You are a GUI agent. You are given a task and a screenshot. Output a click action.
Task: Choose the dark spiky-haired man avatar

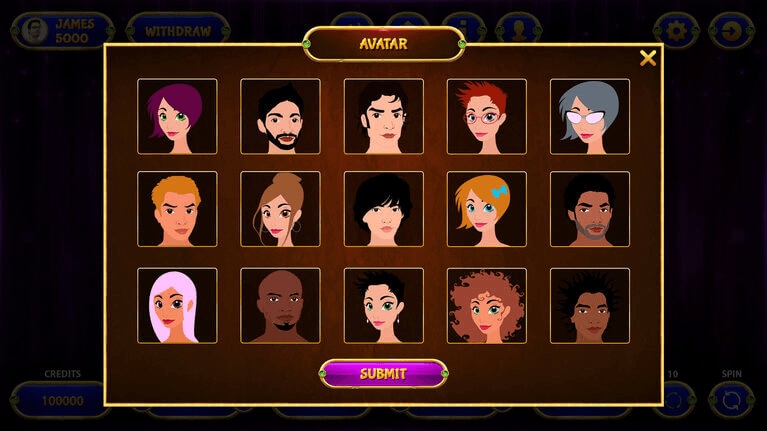tap(589, 305)
